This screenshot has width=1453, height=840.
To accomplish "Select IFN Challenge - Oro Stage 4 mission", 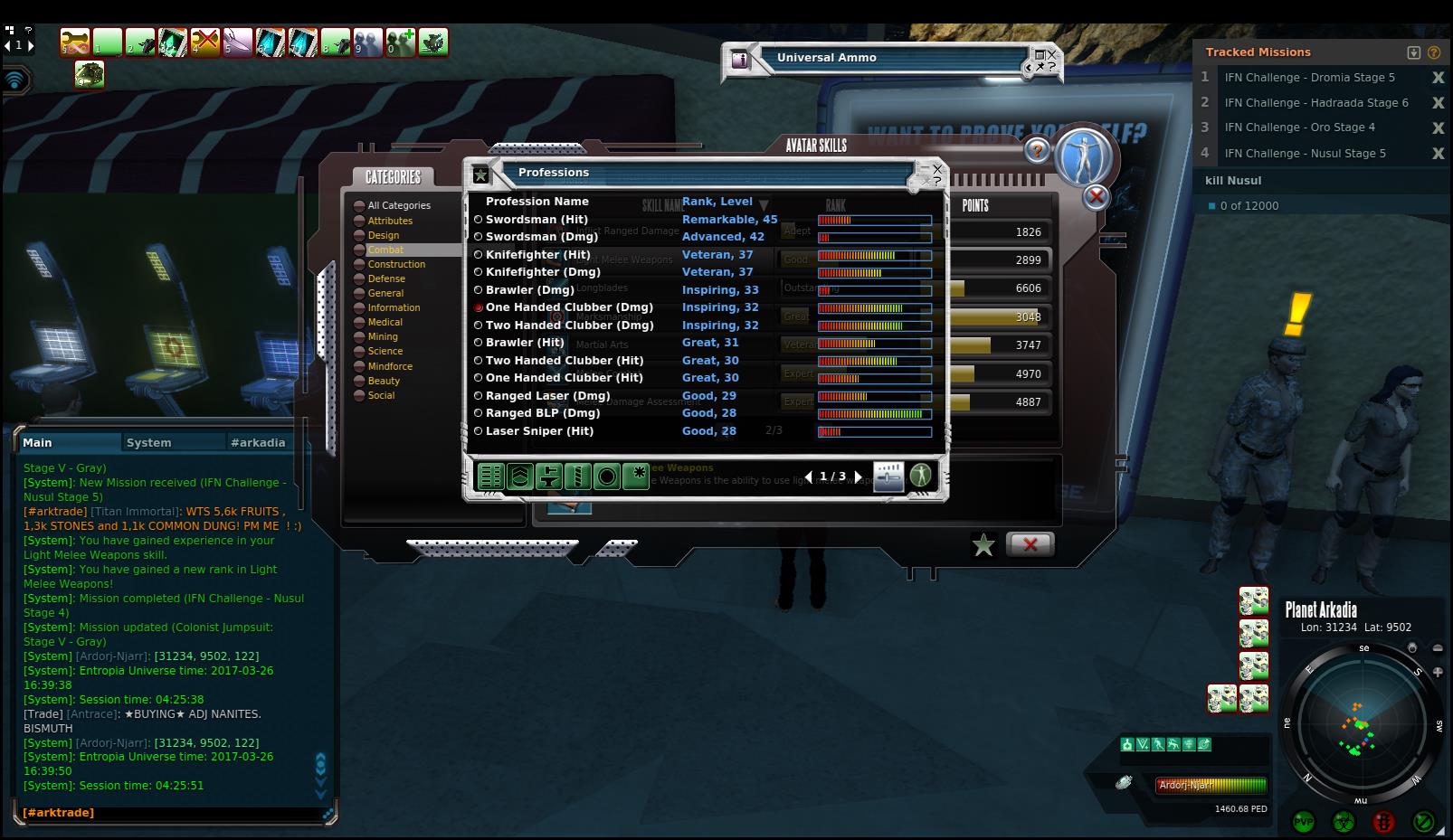I will 1299,127.
